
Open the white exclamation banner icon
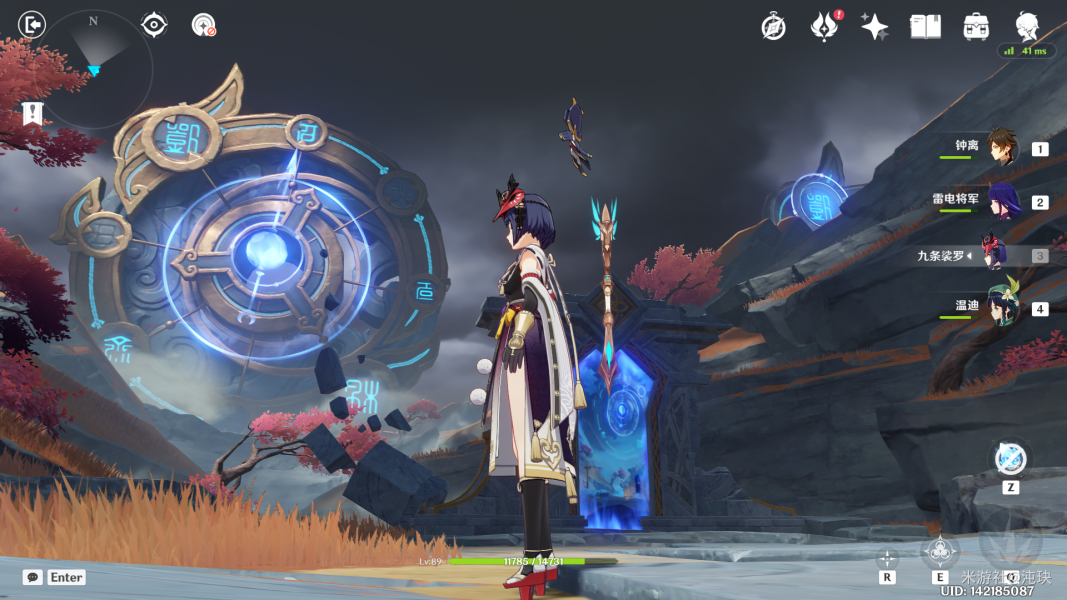click(32, 114)
